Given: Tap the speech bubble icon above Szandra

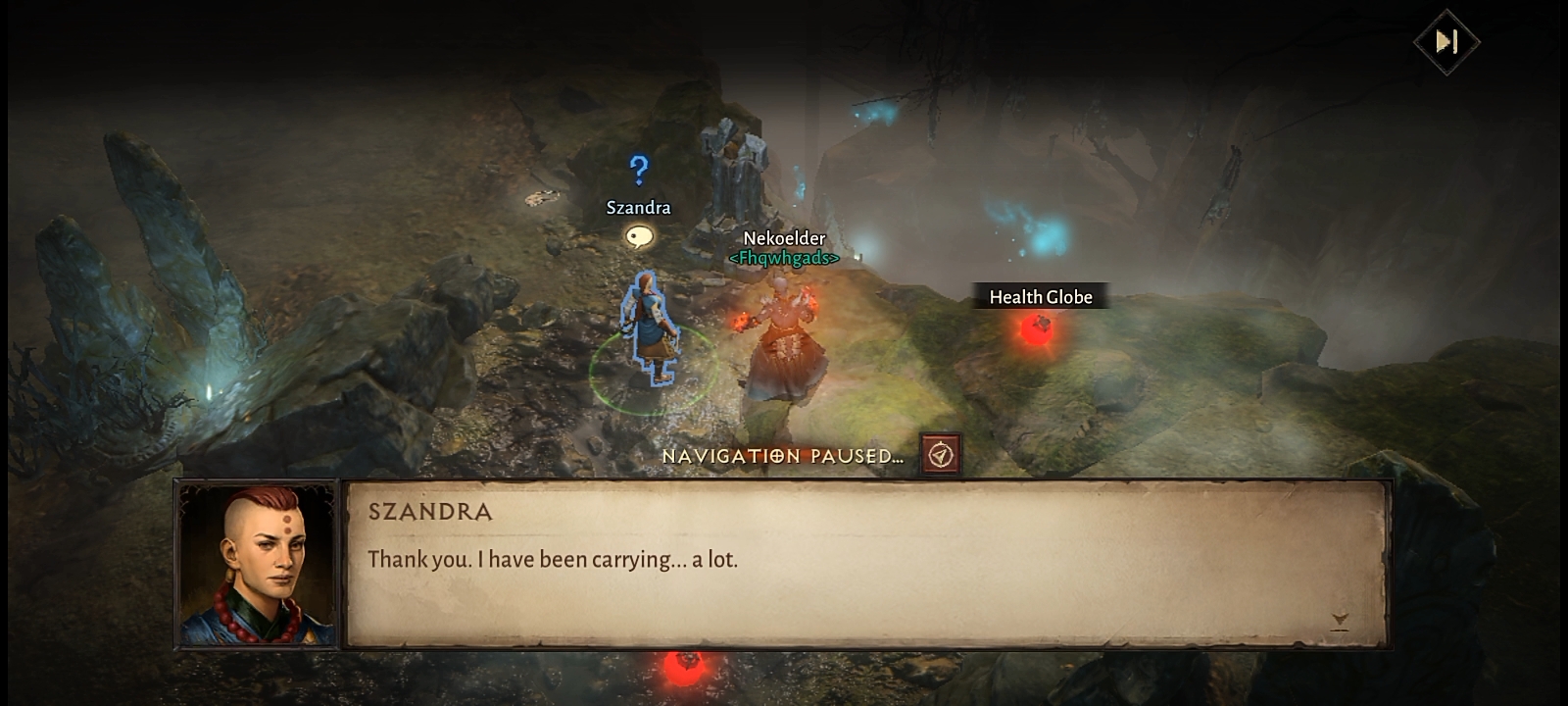Looking at the screenshot, I should (x=639, y=236).
